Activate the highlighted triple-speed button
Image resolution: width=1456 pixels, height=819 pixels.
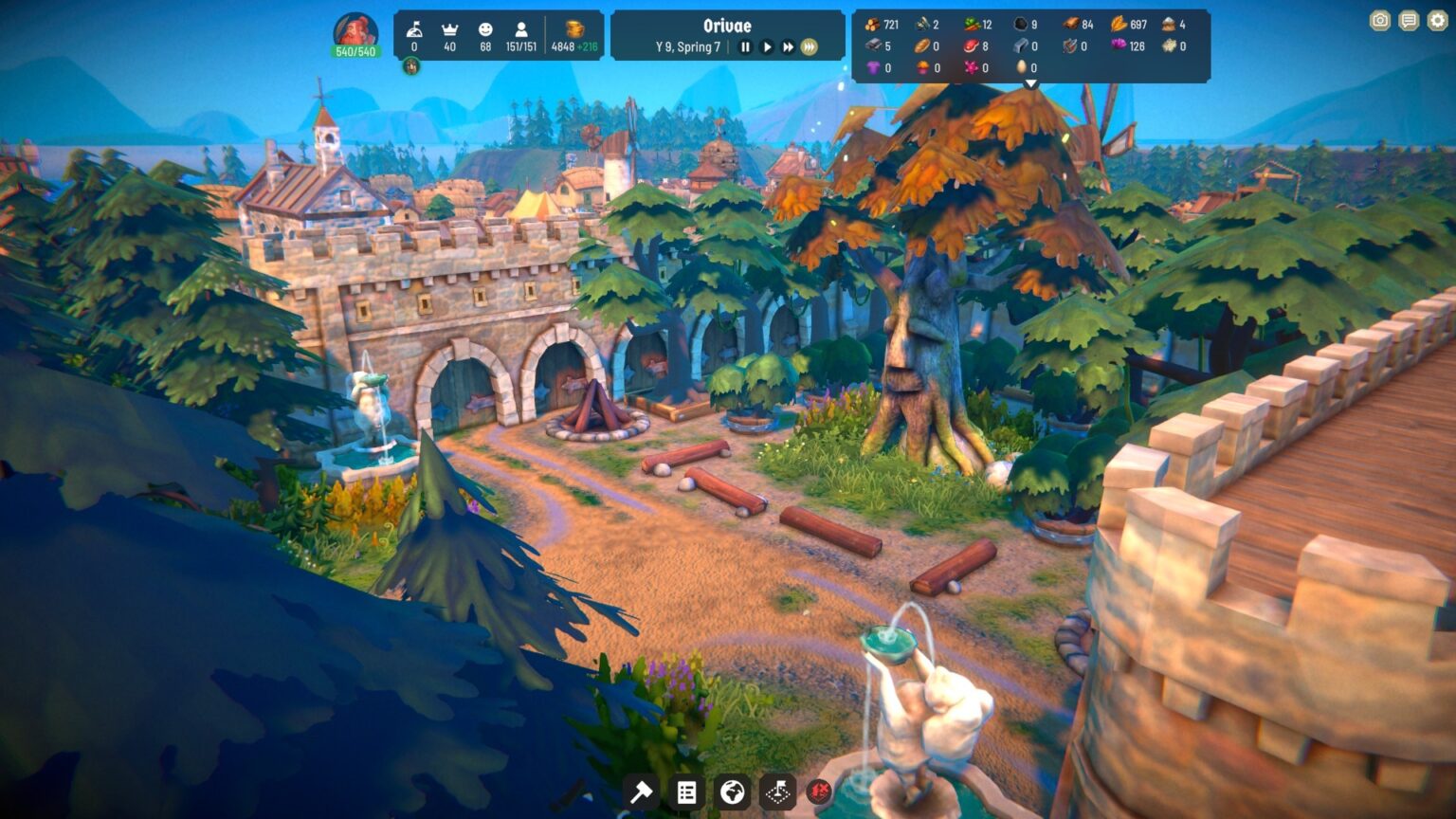[x=810, y=46]
